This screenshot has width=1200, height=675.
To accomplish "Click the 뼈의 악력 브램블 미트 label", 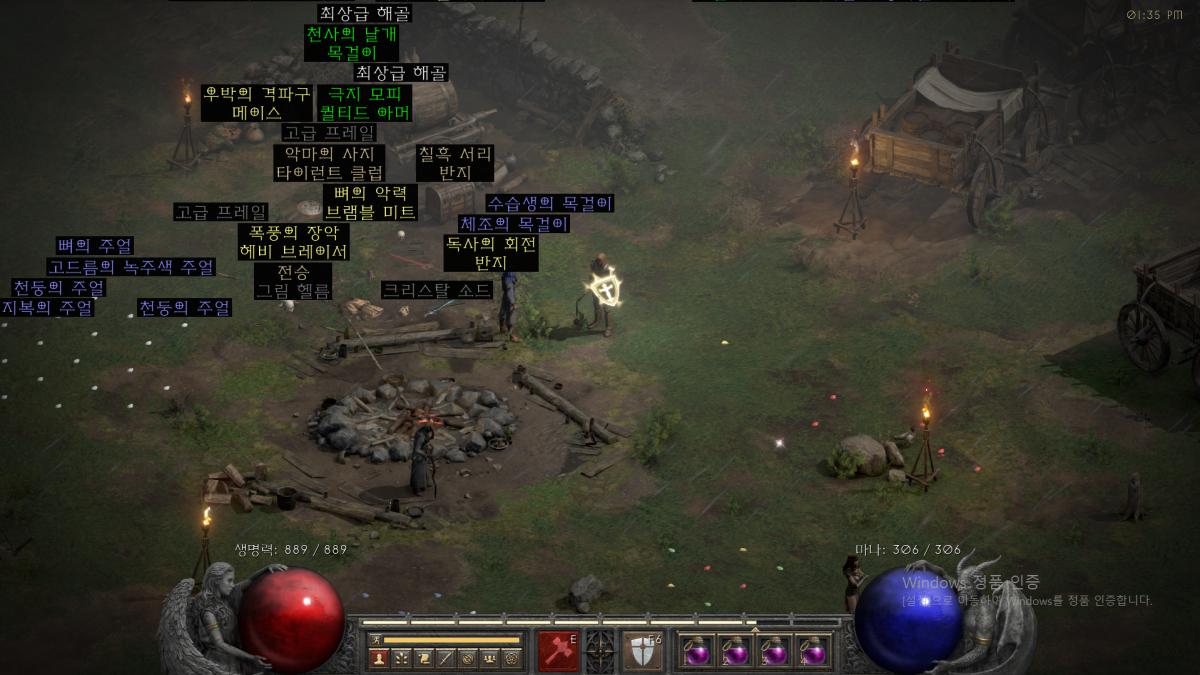I will [370, 202].
